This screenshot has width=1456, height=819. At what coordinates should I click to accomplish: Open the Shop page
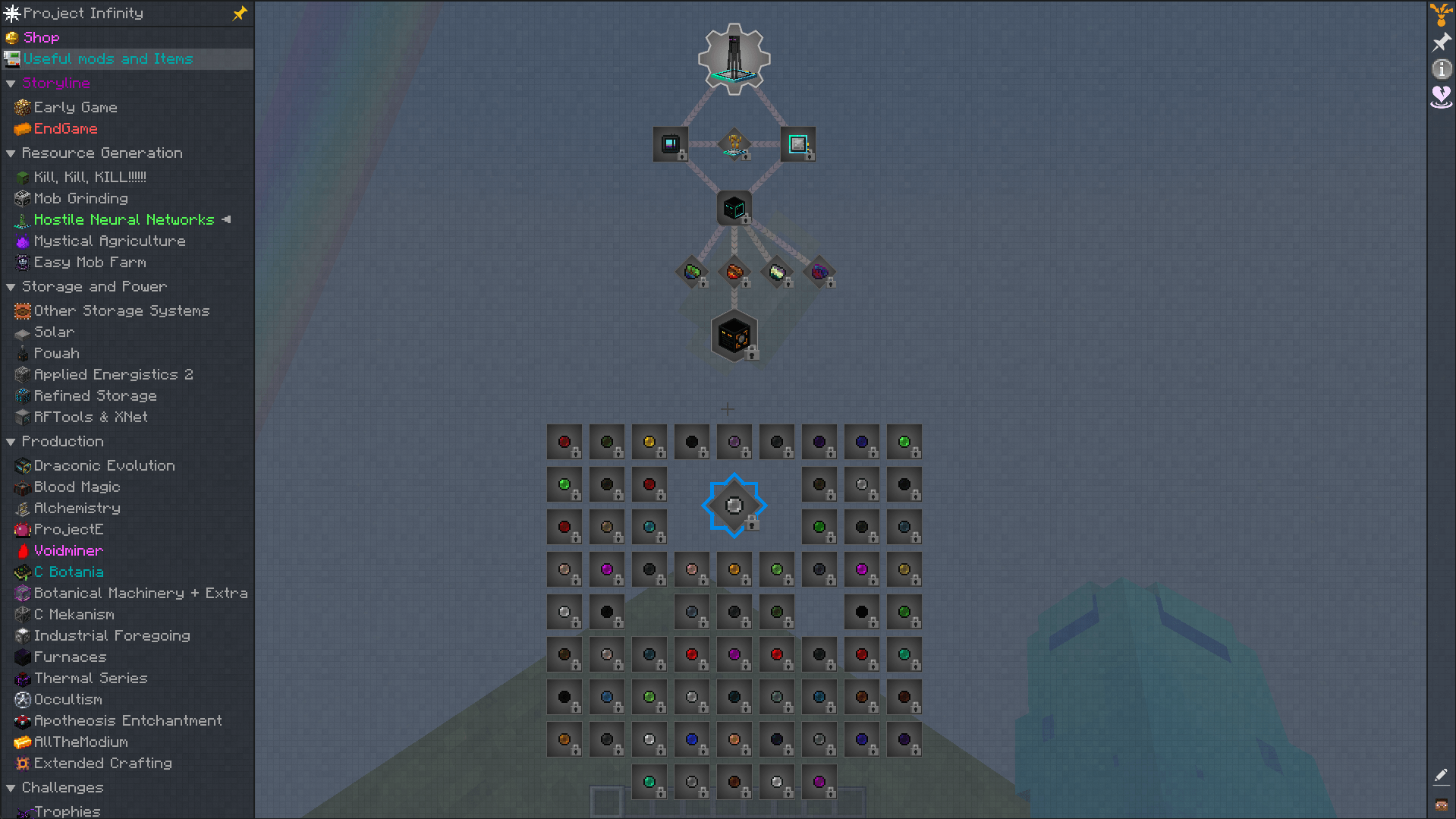click(x=41, y=37)
